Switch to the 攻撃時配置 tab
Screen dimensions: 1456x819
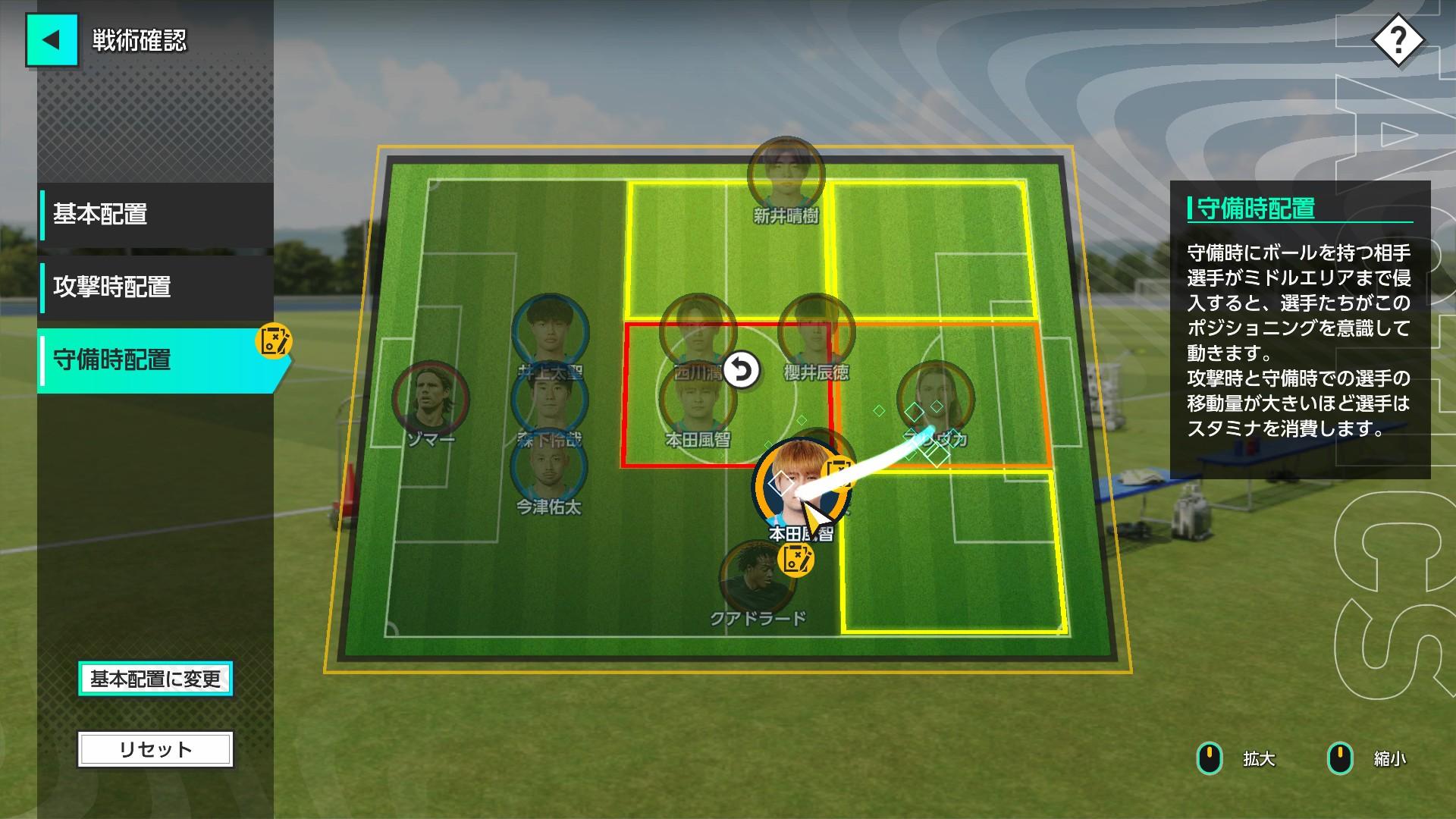coord(156,287)
